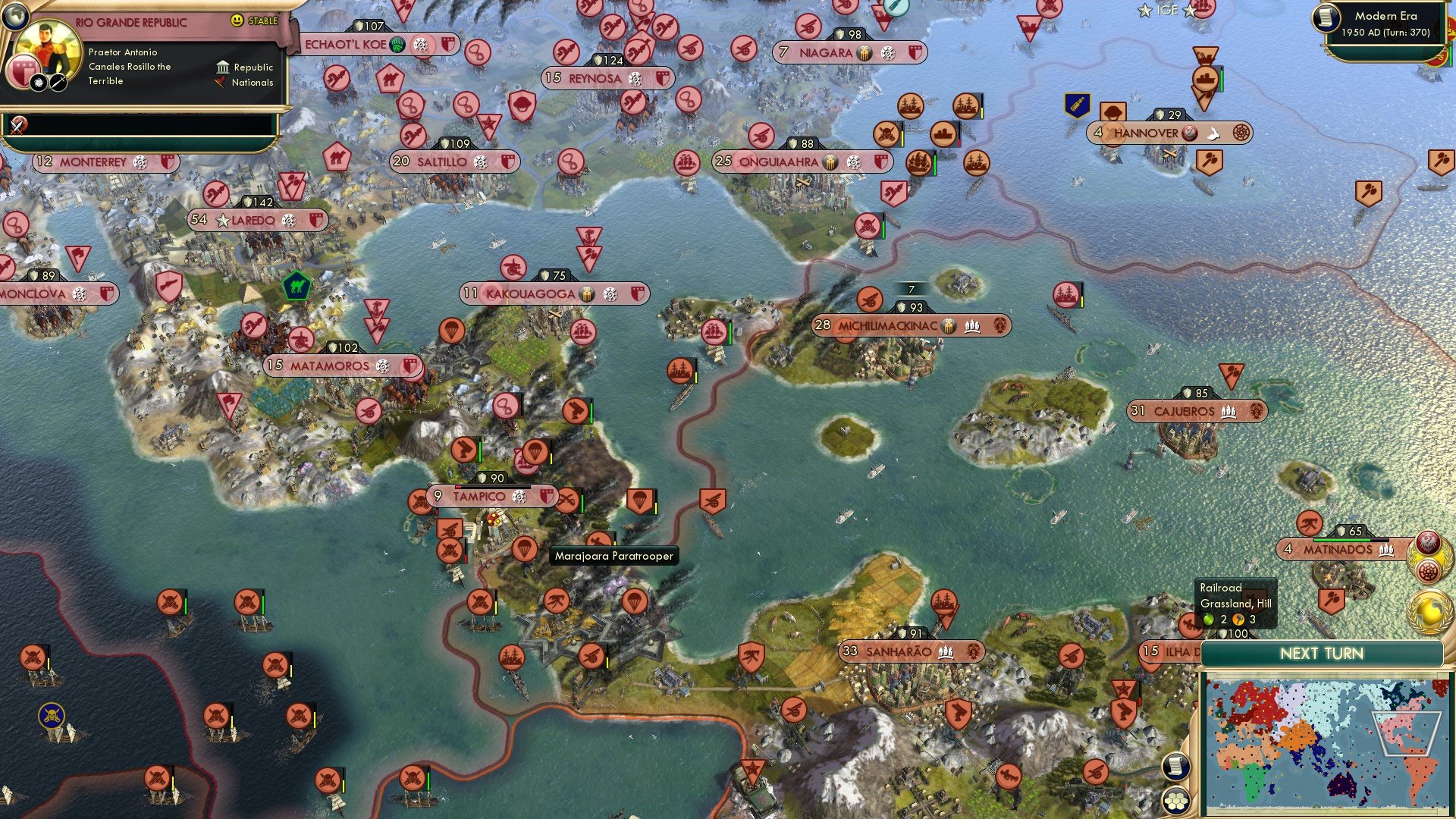1456x819 pixels.
Task: Select the Antonio Canales leader portrait
Action: coord(48,49)
